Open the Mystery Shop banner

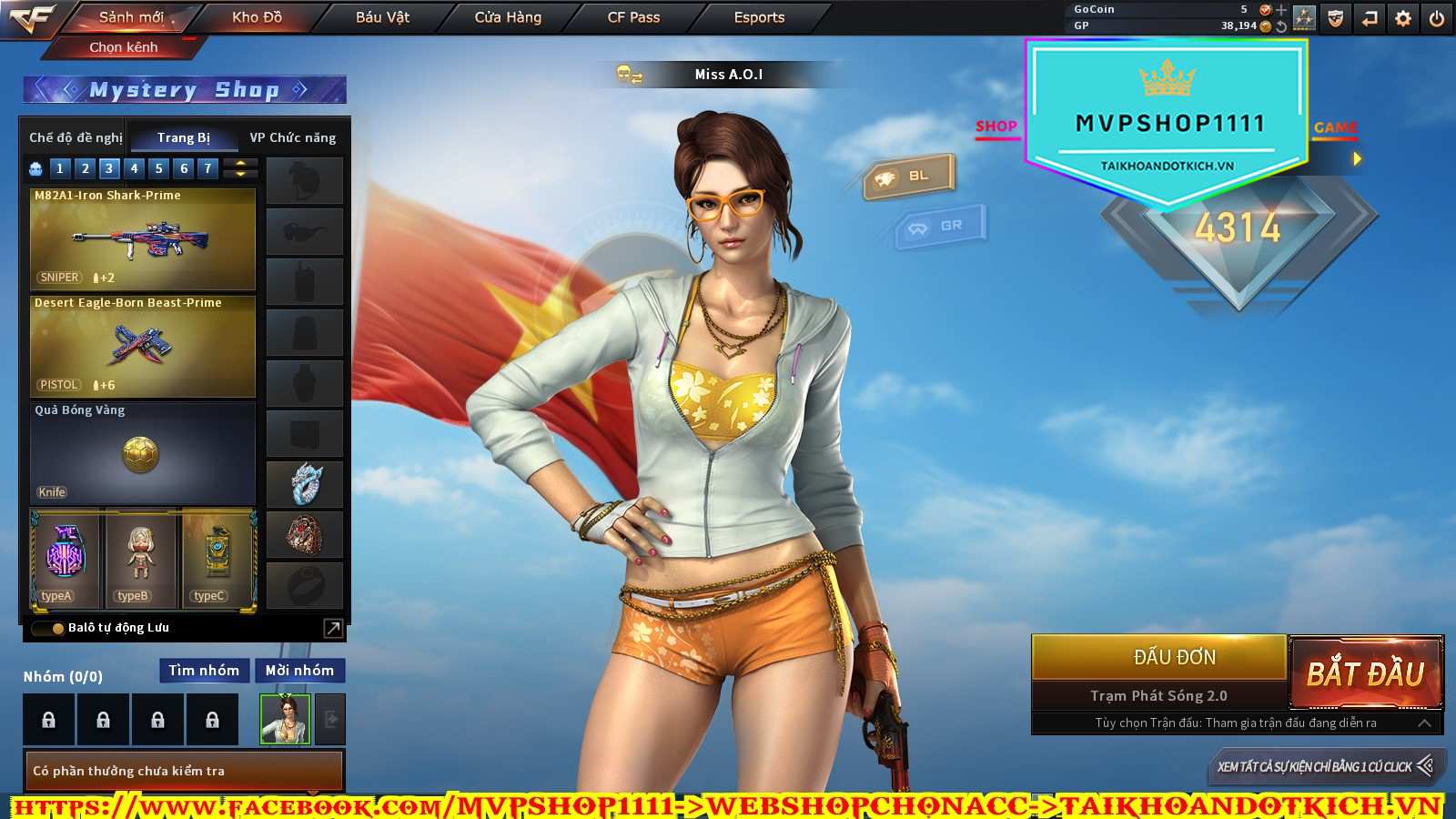tap(184, 90)
